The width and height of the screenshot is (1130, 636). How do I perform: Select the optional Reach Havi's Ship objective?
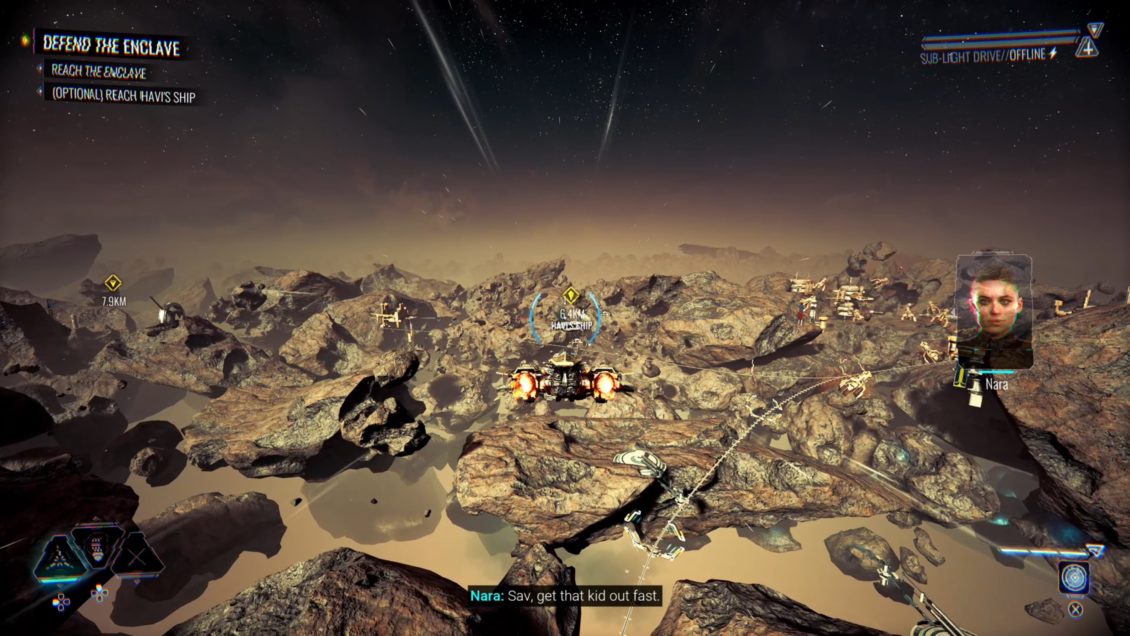coord(124,96)
